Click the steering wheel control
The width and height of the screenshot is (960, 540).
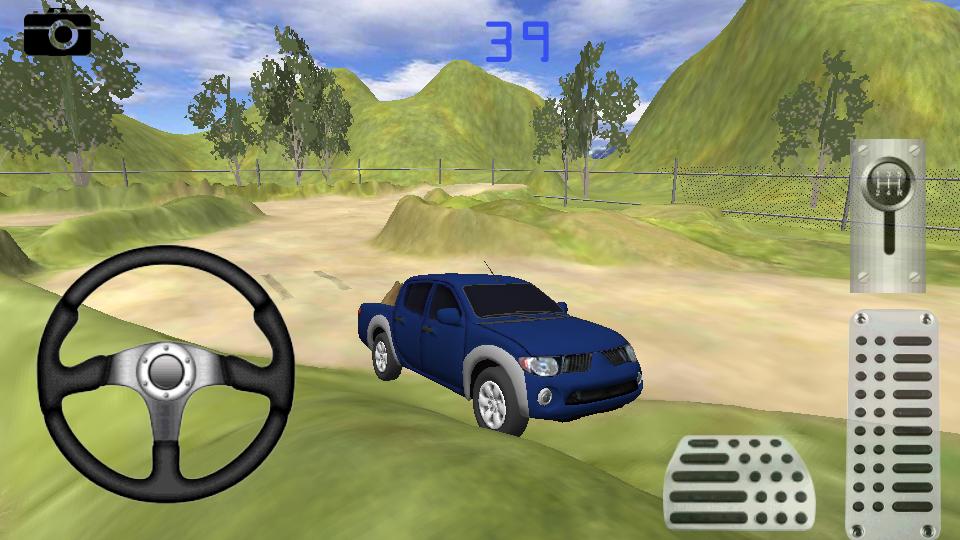pyautogui.click(x=165, y=374)
